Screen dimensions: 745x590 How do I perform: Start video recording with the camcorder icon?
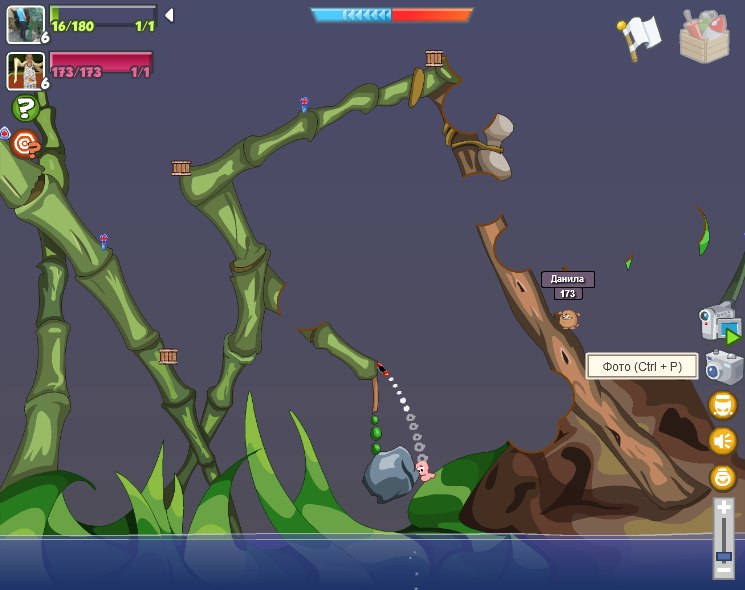click(720, 323)
